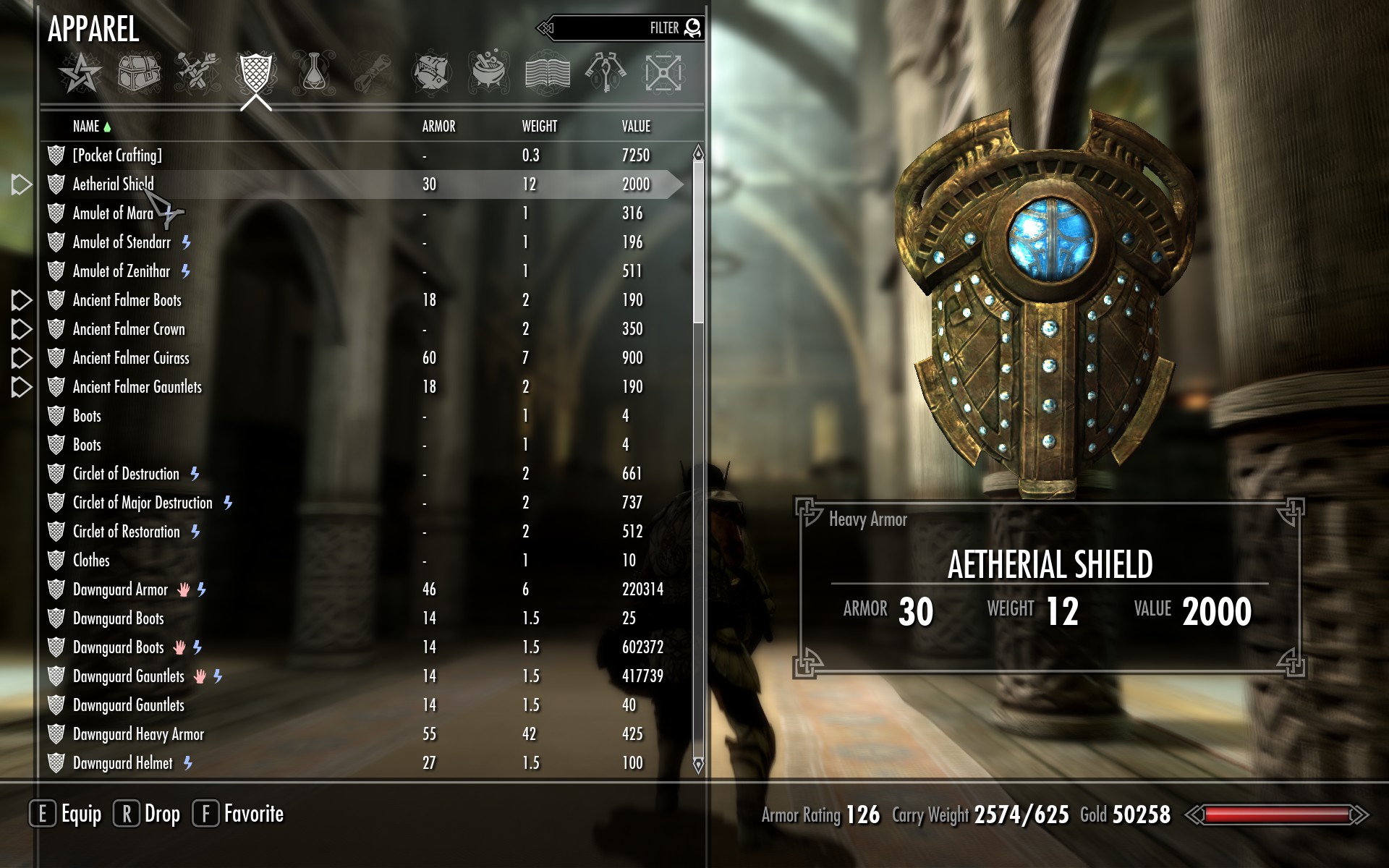
Task: Sort the list by Armor column
Action: 438,127
